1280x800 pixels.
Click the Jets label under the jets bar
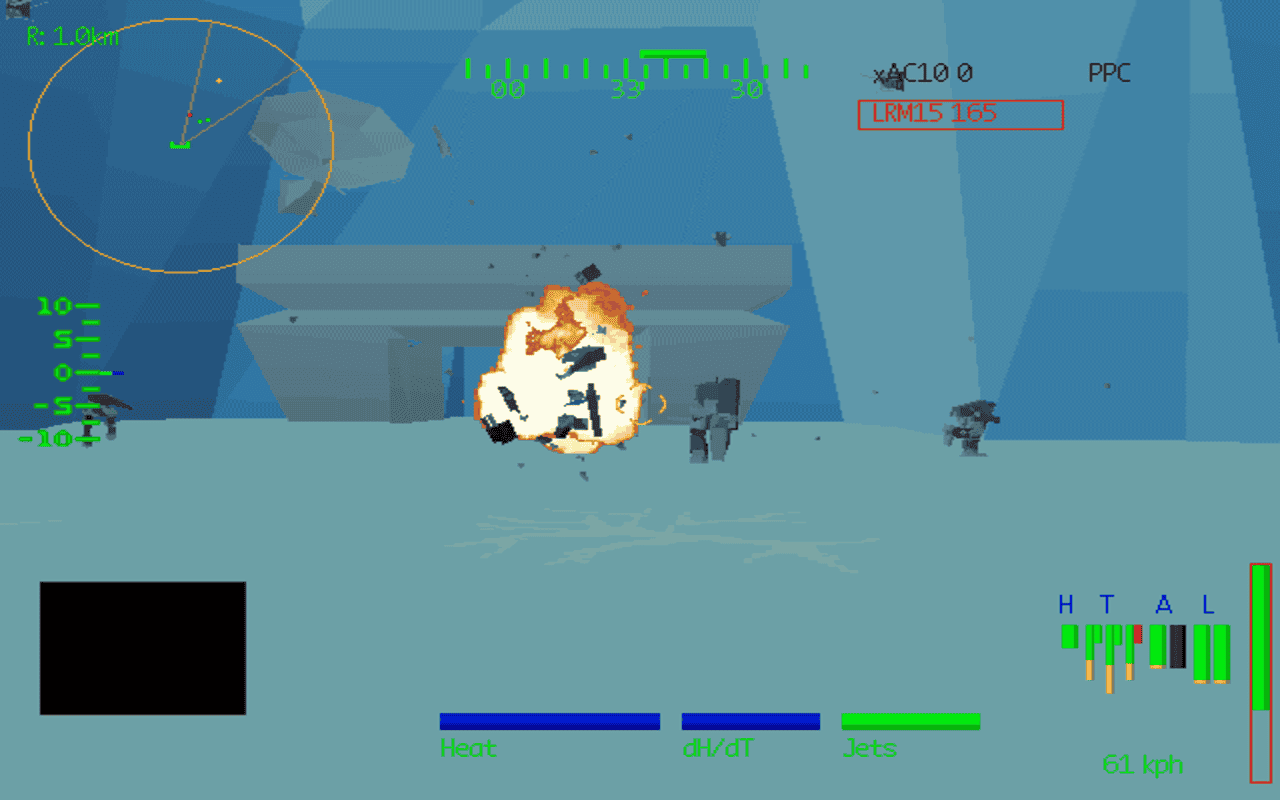(869, 748)
